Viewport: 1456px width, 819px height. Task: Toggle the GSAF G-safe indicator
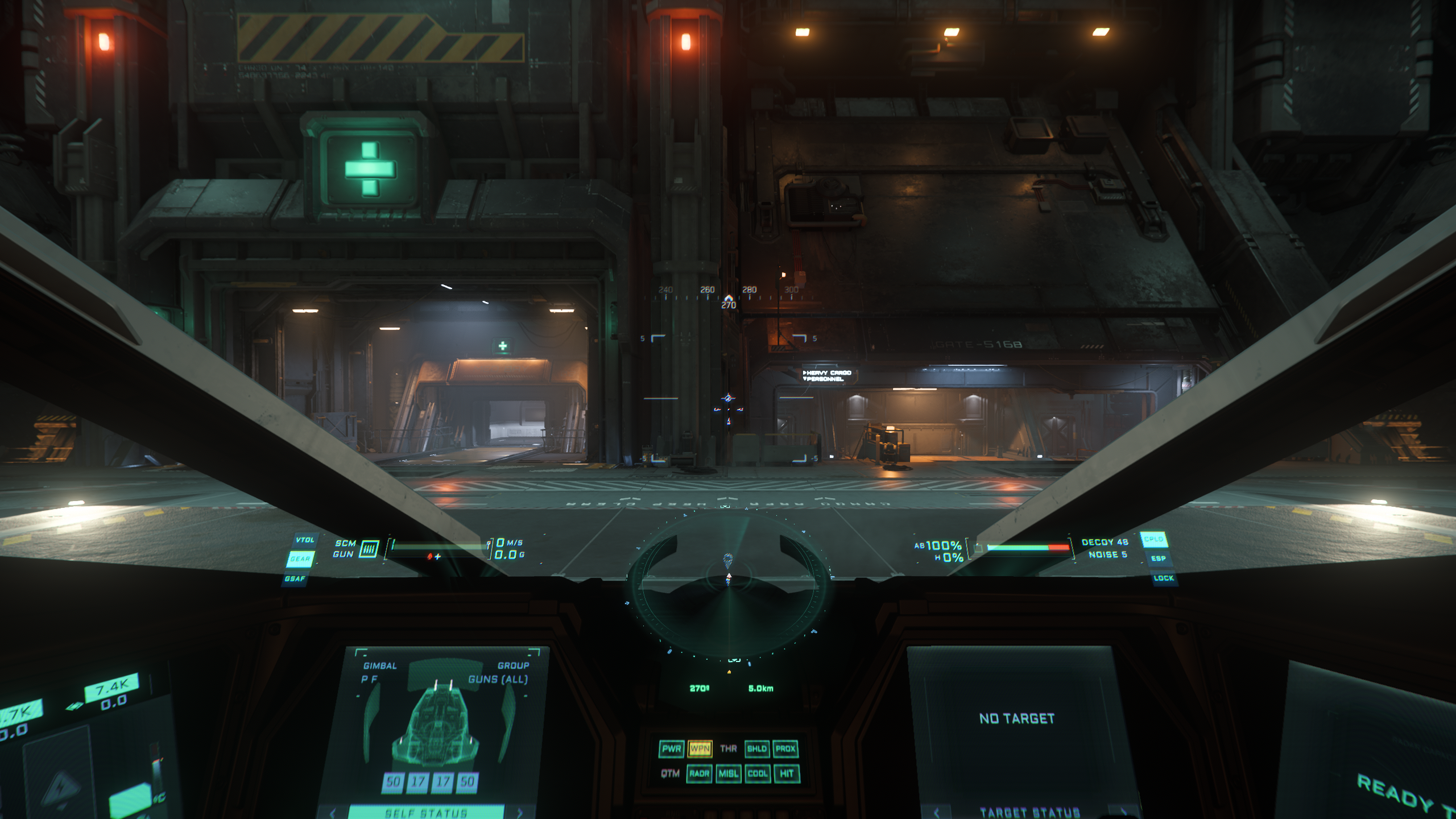tap(295, 578)
